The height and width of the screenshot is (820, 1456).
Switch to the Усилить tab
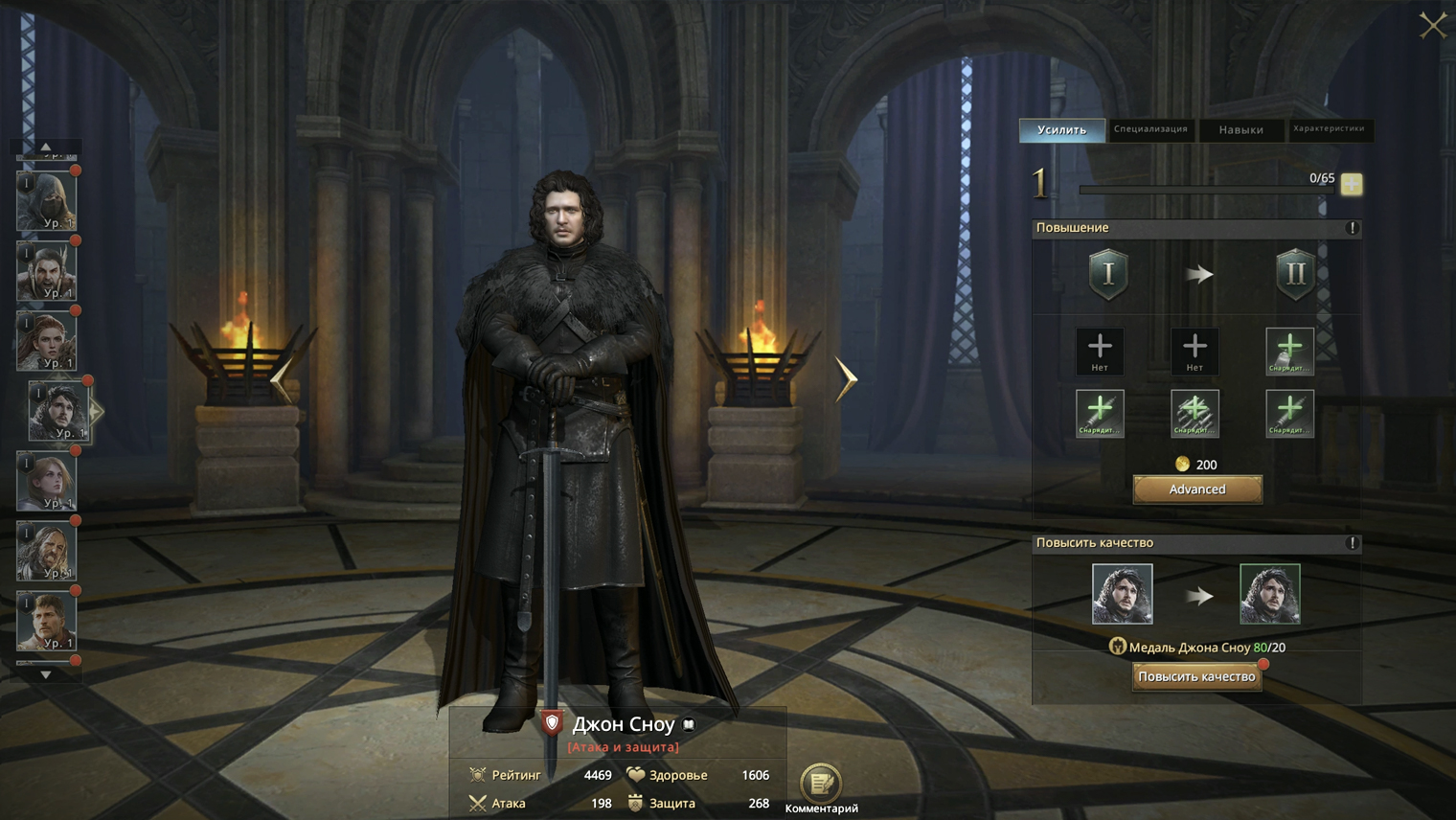[1061, 129]
